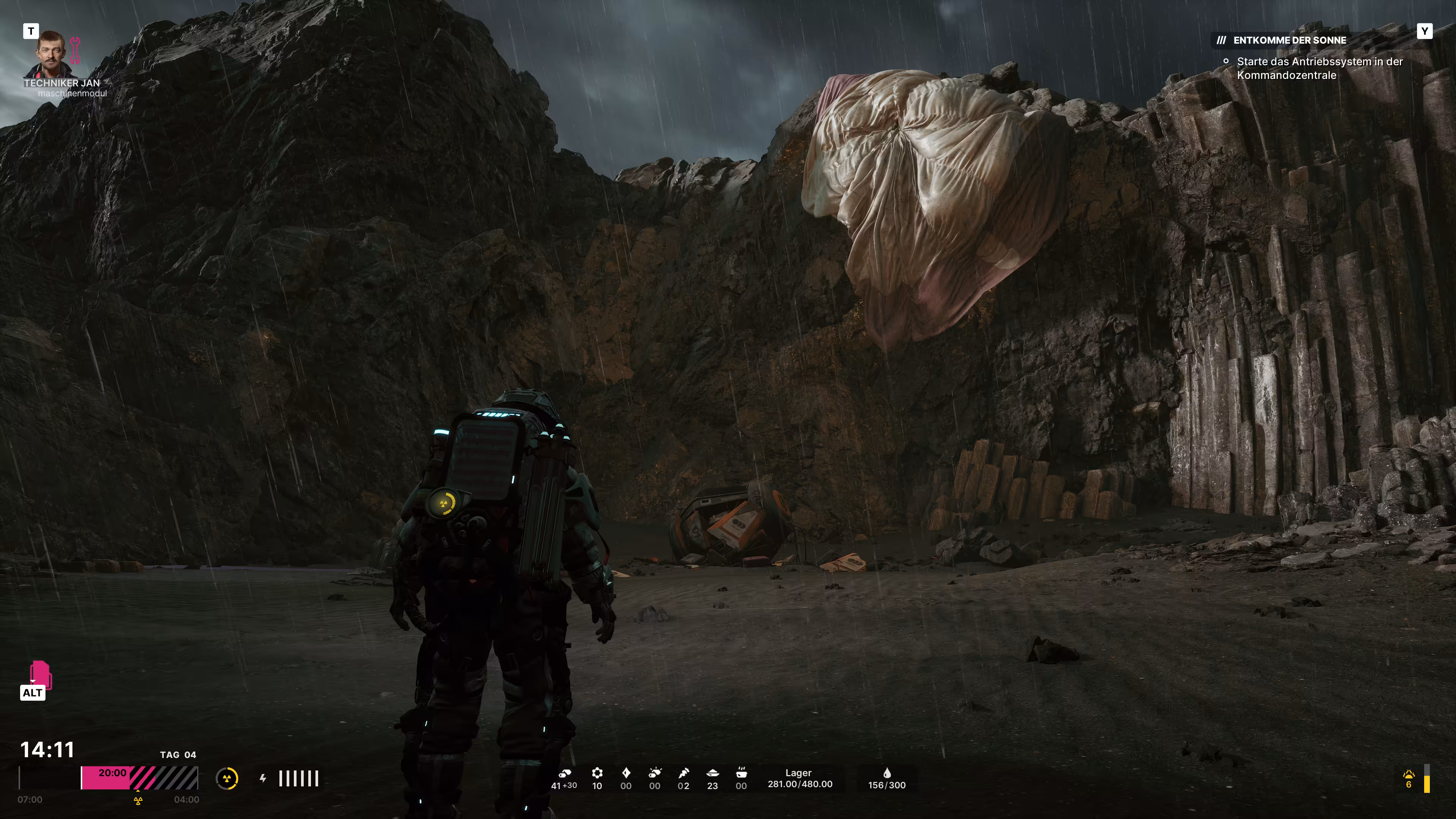The image size is (1456, 819).
Task: Open the Lager storage capacity display
Action: (x=799, y=778)
